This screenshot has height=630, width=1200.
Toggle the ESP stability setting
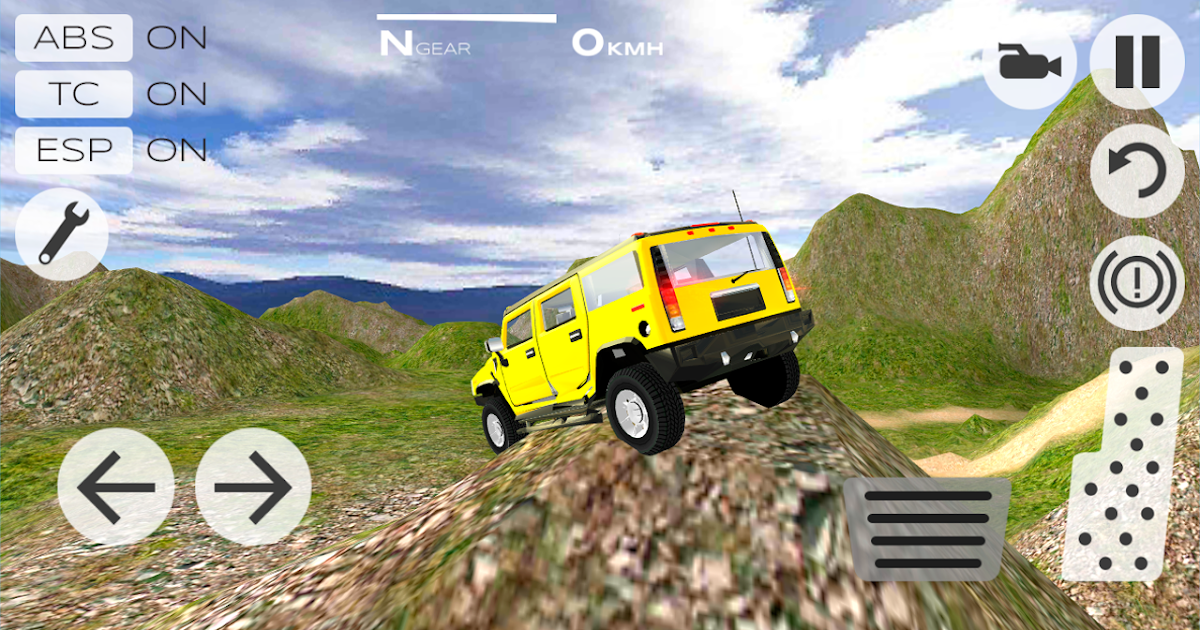pos(74,150)
